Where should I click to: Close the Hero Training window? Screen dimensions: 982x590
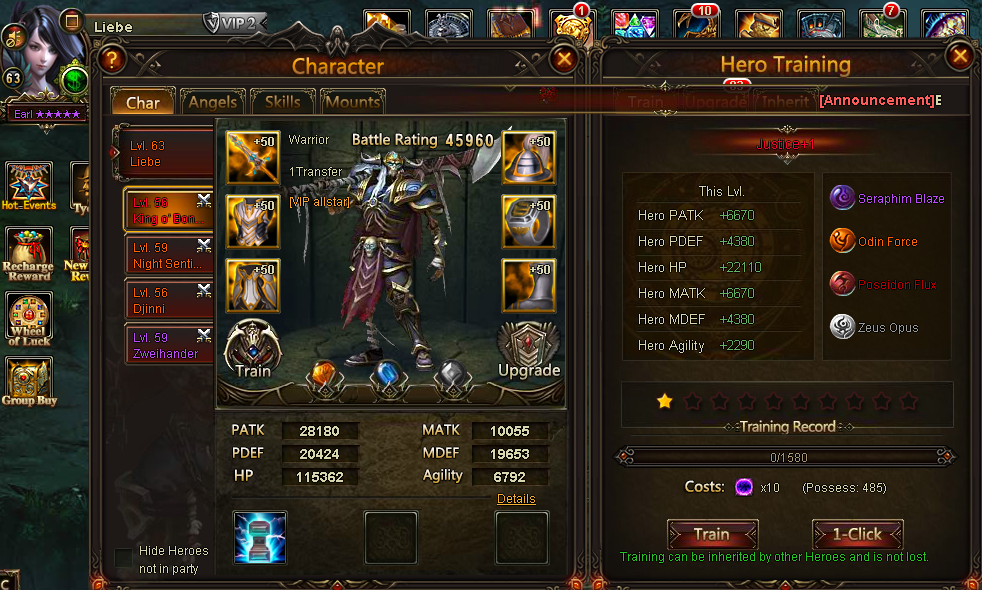[x=960, y=56]
